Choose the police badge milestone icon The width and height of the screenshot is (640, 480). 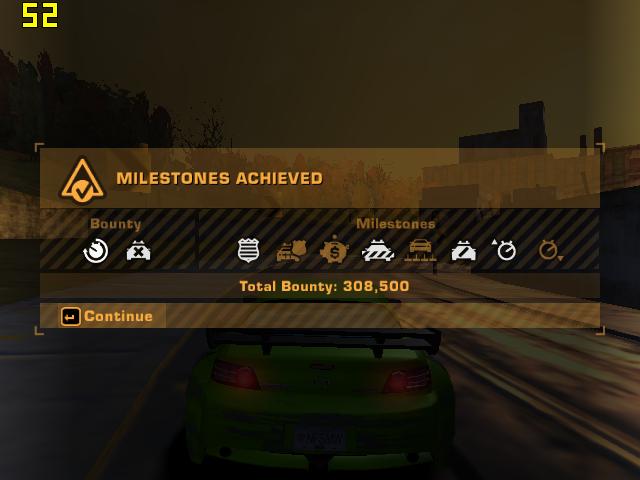coord(249,250)
